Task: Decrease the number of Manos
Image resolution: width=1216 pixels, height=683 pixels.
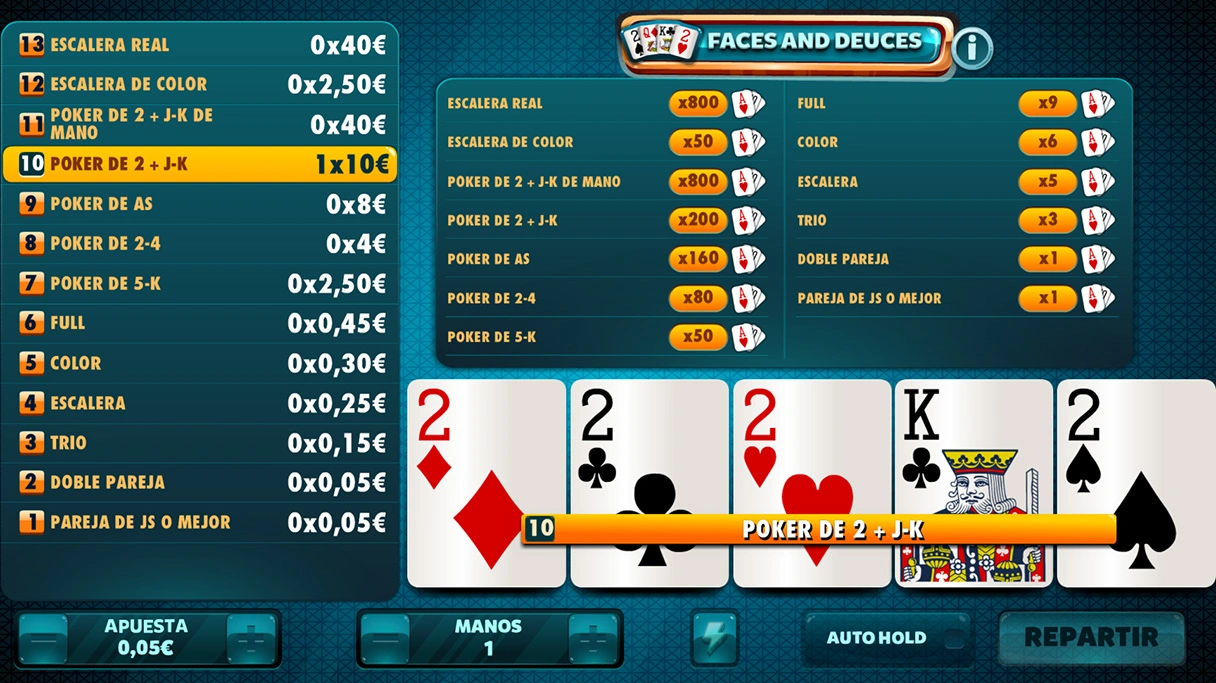Action: coord(385,639)
